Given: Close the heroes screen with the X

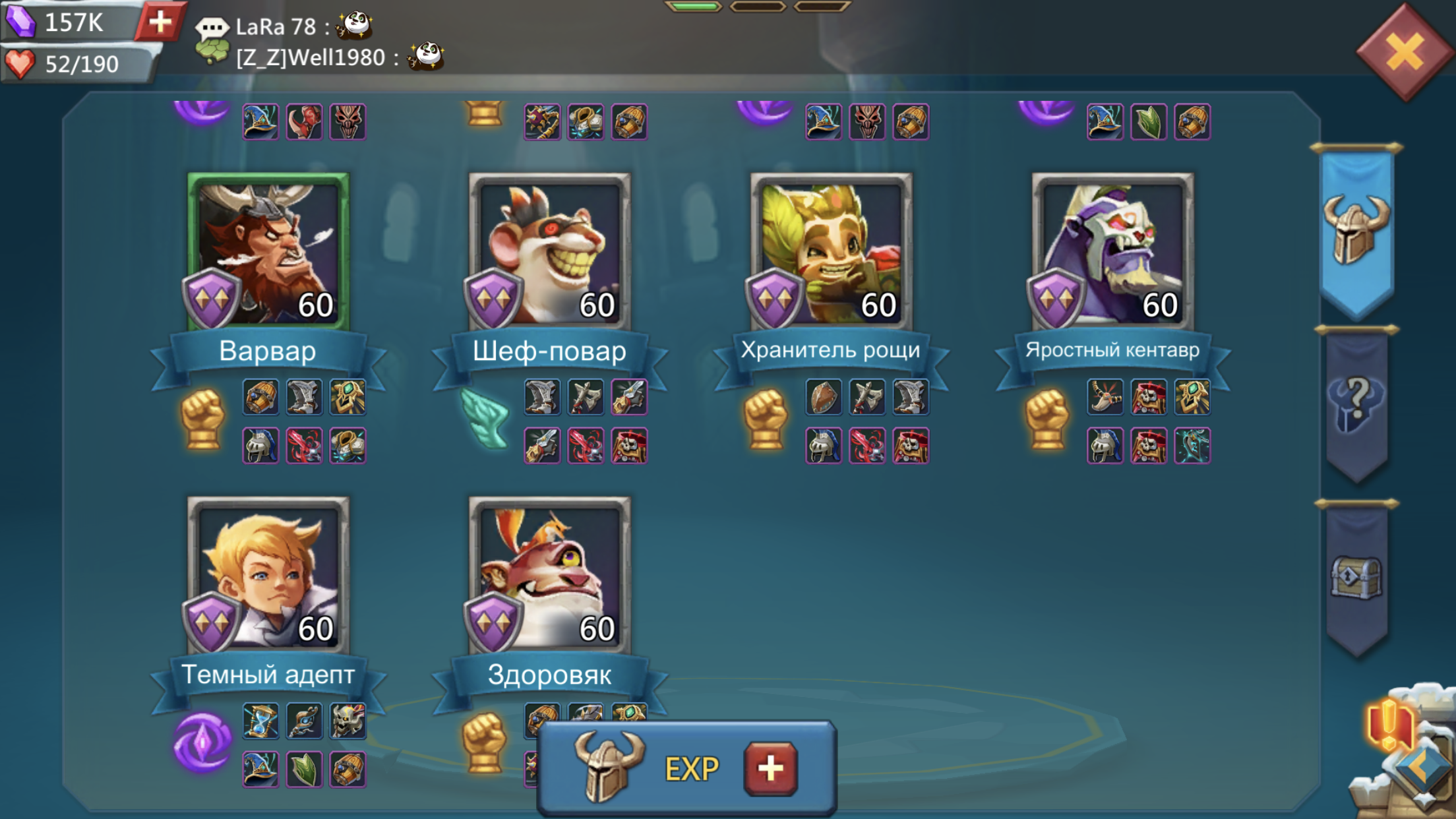Looking at the screenshot, I should click(x=1403, y=53).
